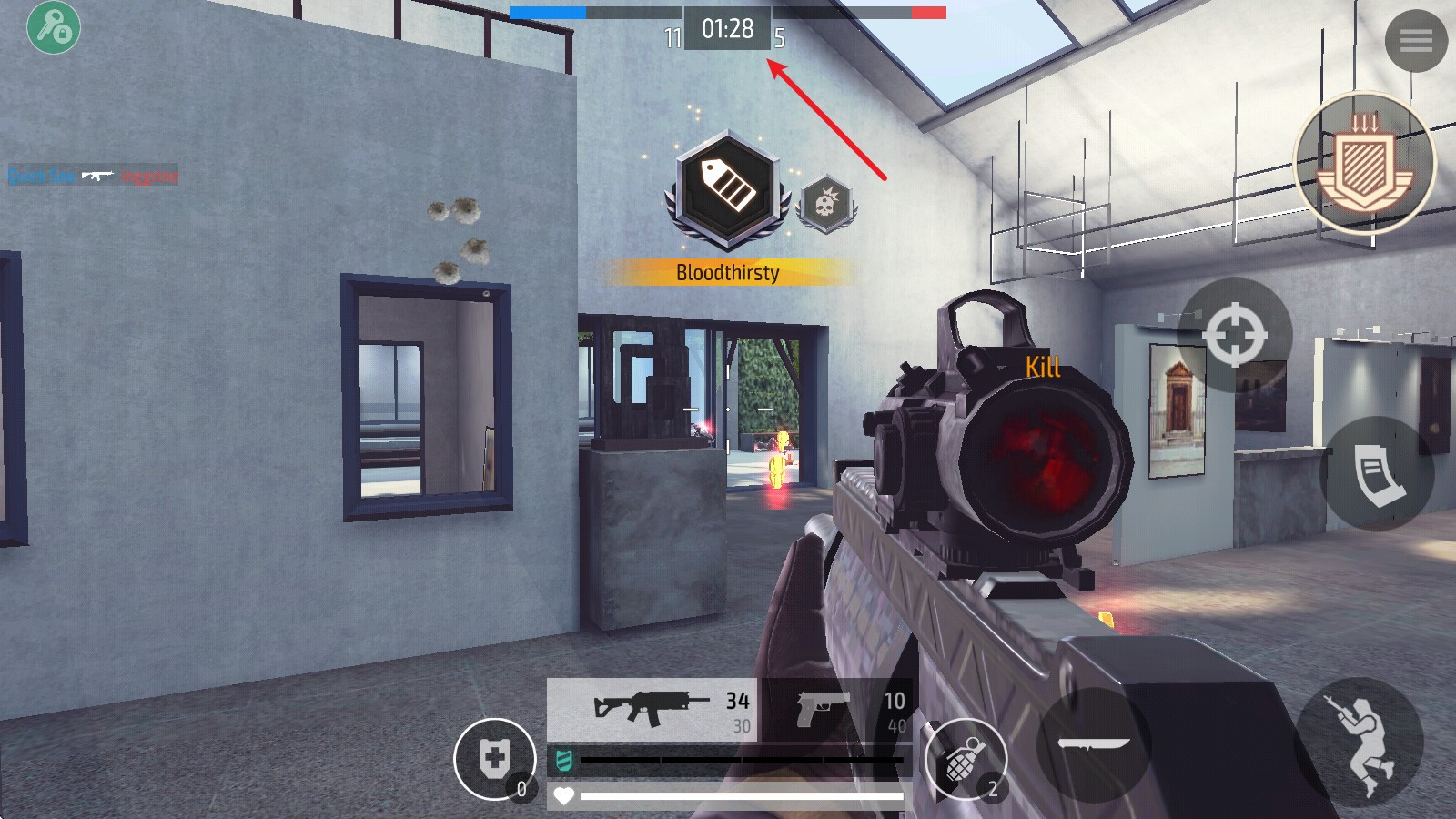The image size is (1456, 819).
Task: Activate the shield airstrike ability
Action: 1362,163
